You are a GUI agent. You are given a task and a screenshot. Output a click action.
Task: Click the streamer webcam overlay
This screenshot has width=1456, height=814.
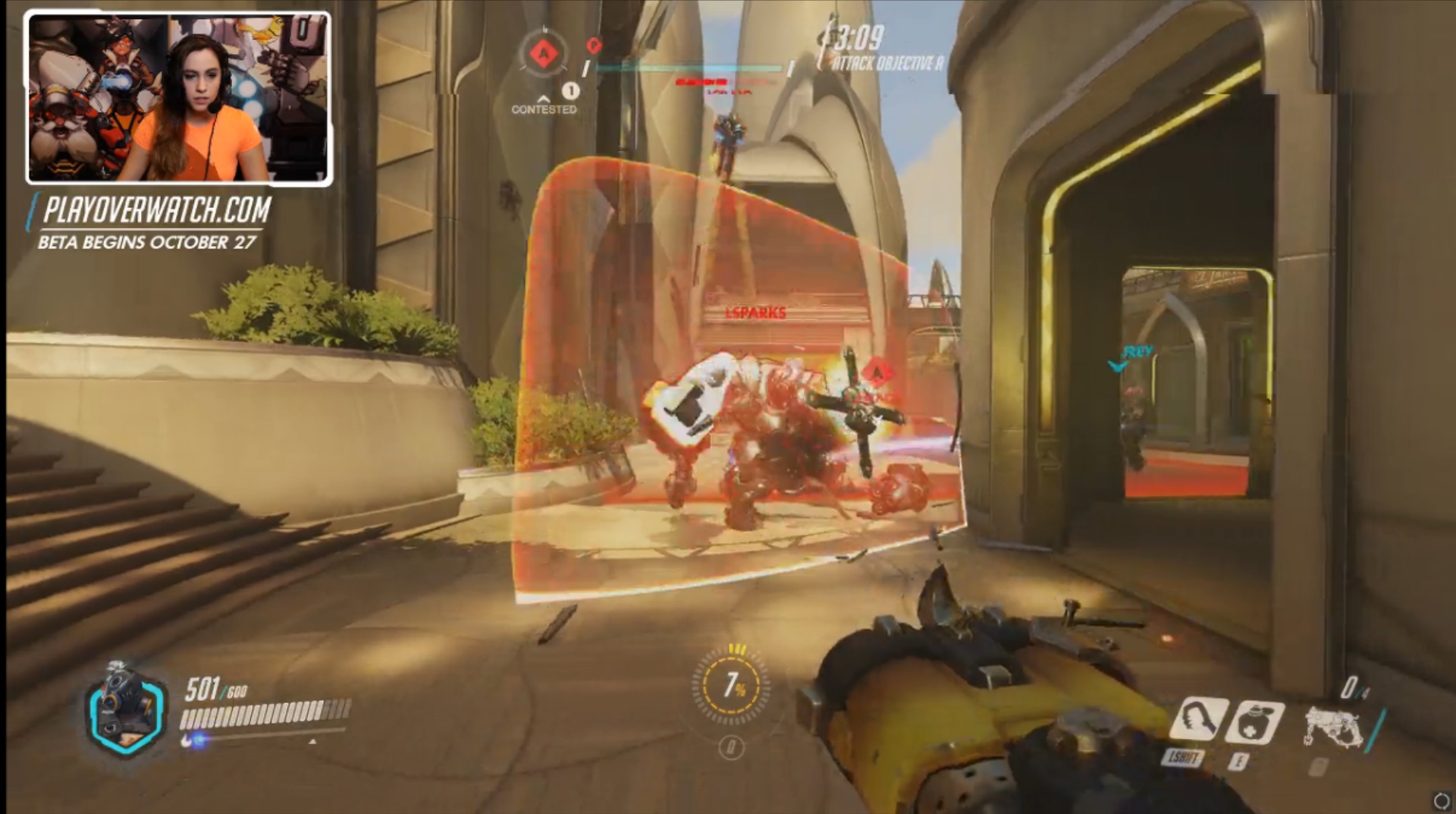[179, 98]
